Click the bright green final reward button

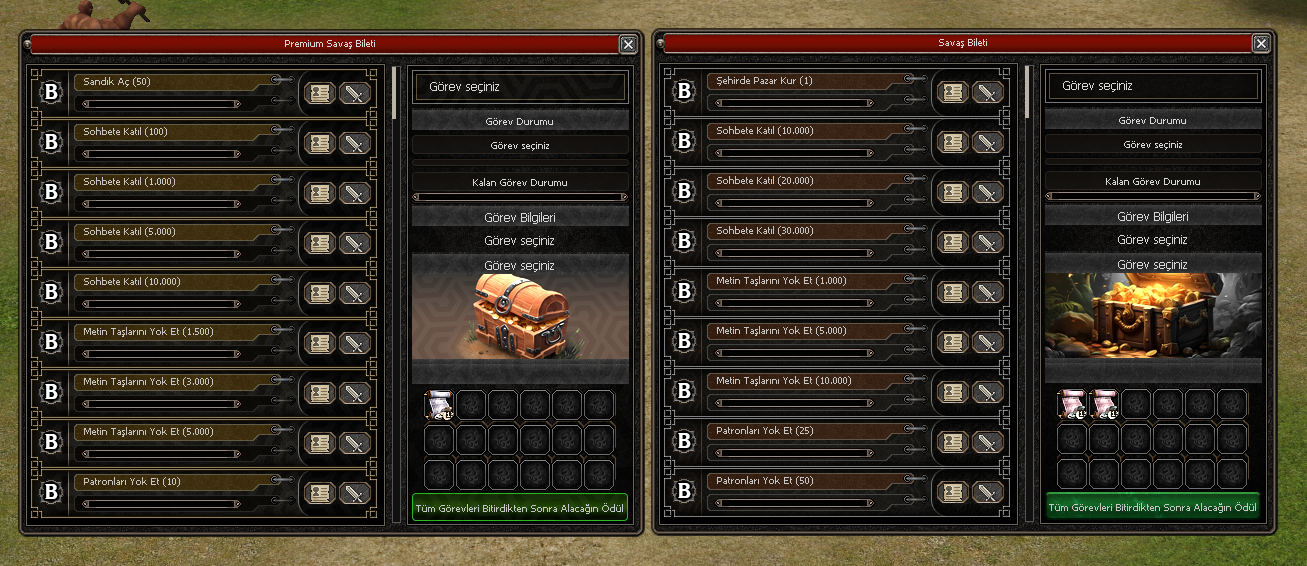[x=1153, y=507]
